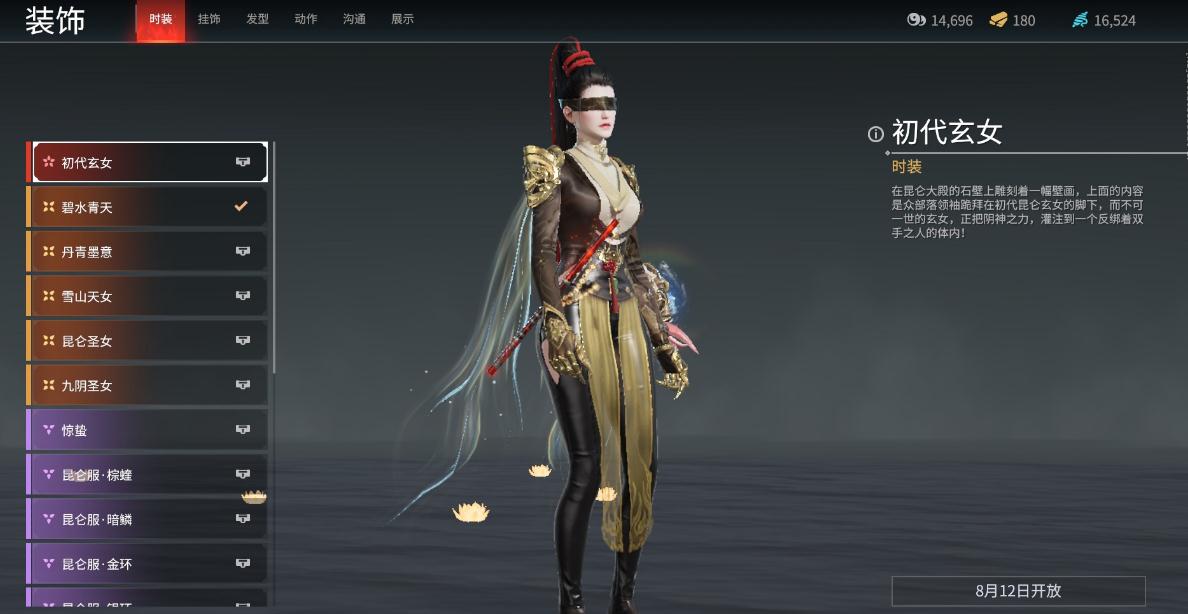
Task: Choose the 惊蛰 outfit
Action: coord(148,430)
